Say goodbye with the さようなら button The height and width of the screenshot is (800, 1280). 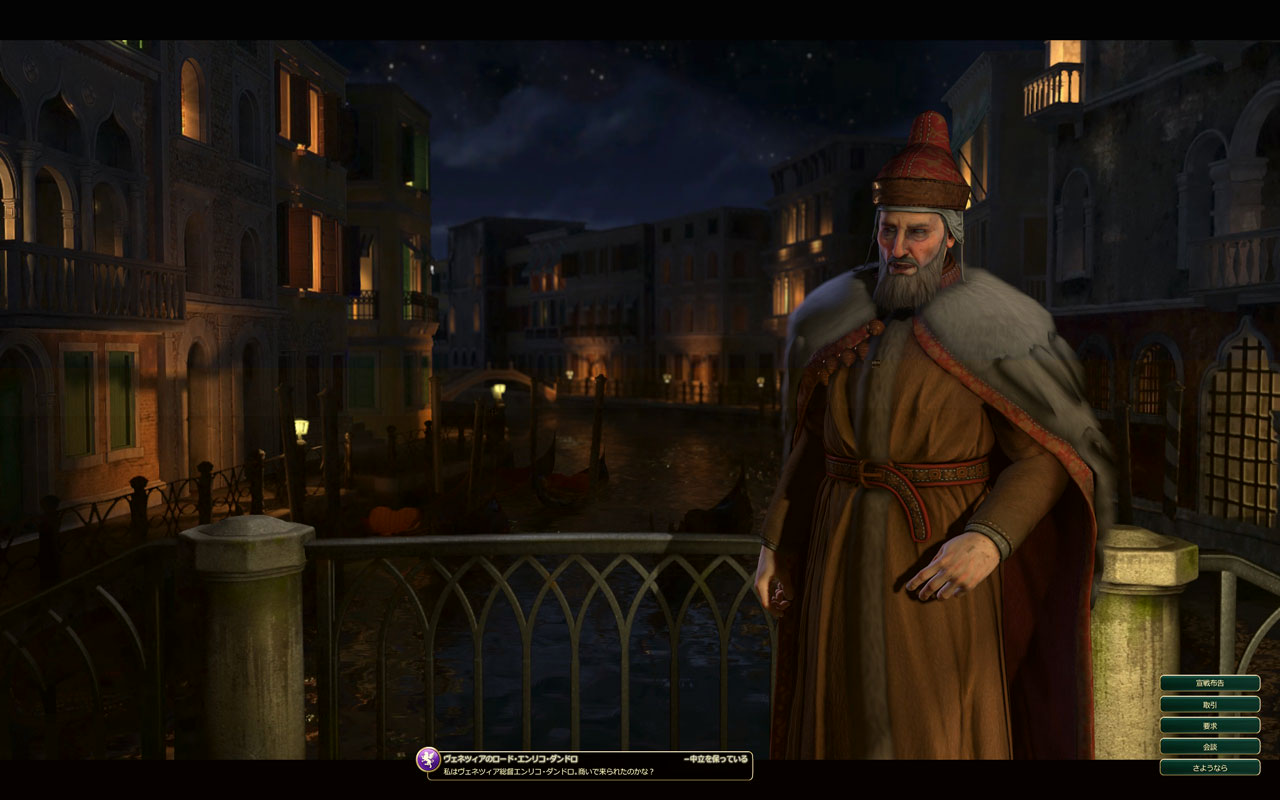(1209, 767)
